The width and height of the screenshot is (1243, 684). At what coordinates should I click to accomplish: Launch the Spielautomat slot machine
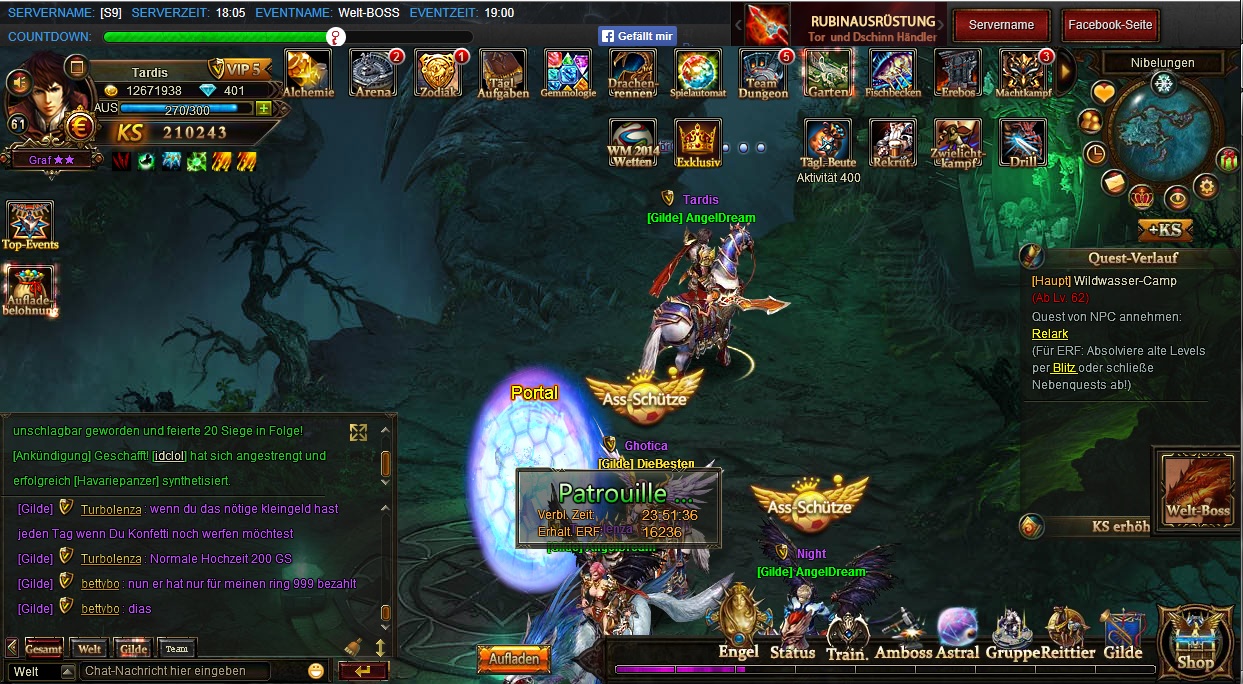(x=697, y=72)
